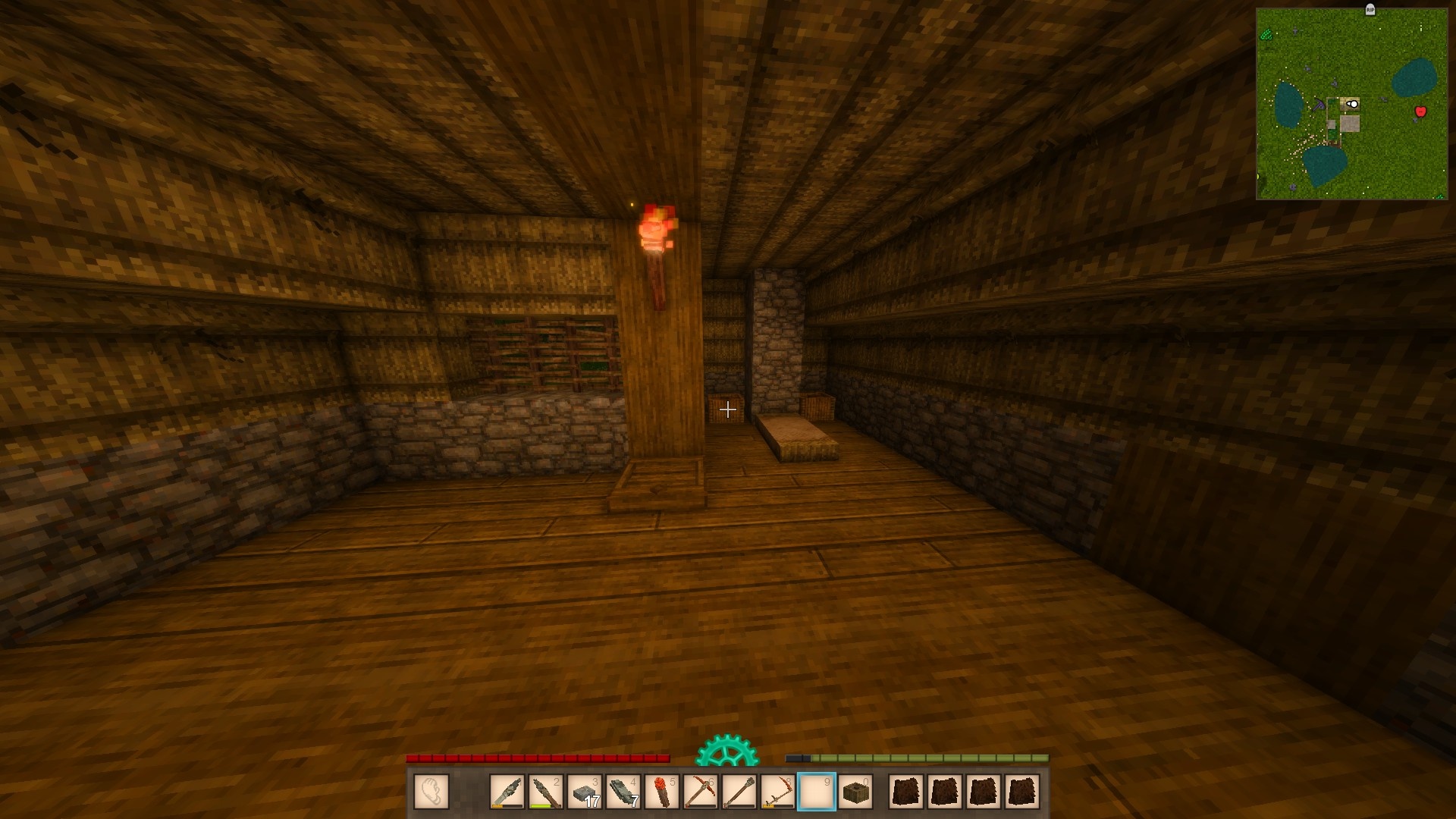
Task: Select the wooden block in slot 0
Action: [855, 792]
